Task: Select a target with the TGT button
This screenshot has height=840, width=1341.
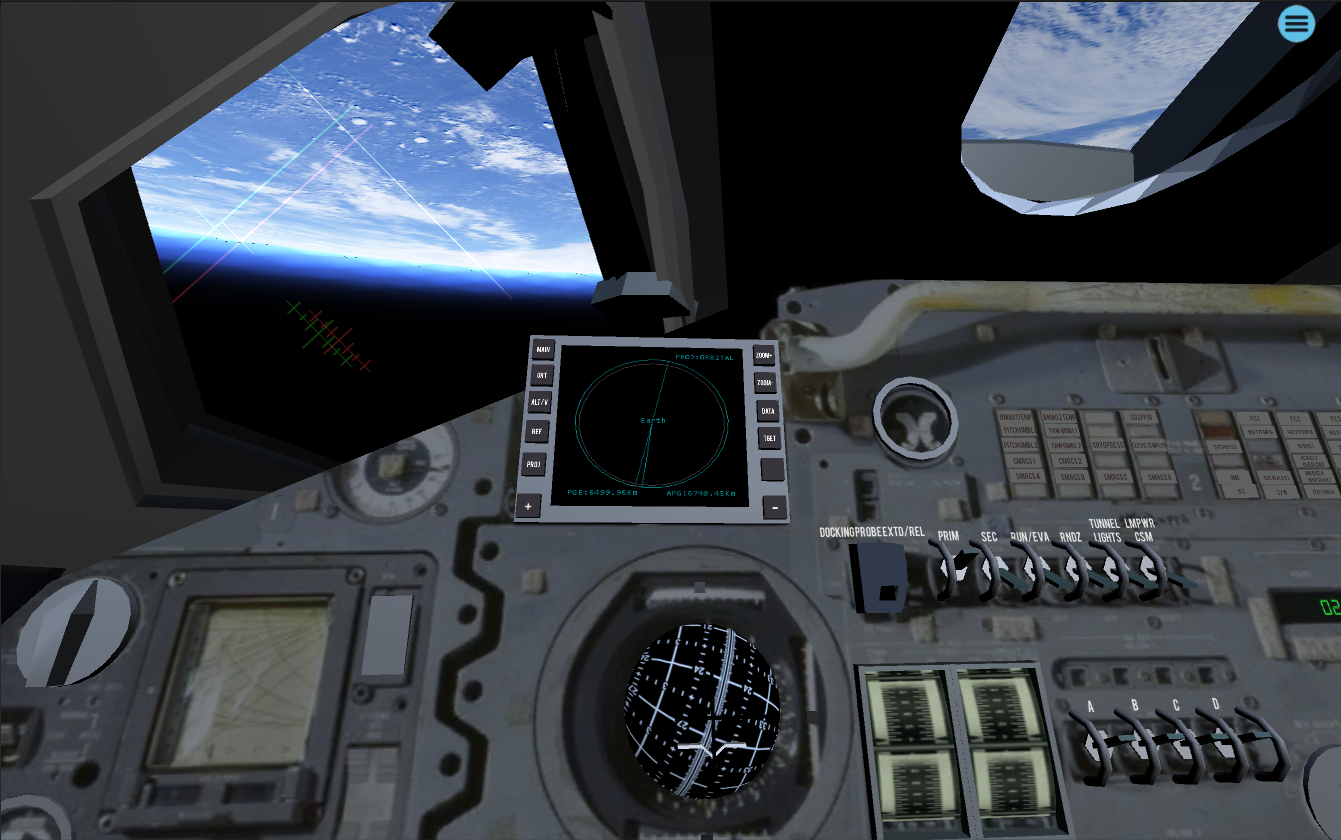Action: pos(767,436)
